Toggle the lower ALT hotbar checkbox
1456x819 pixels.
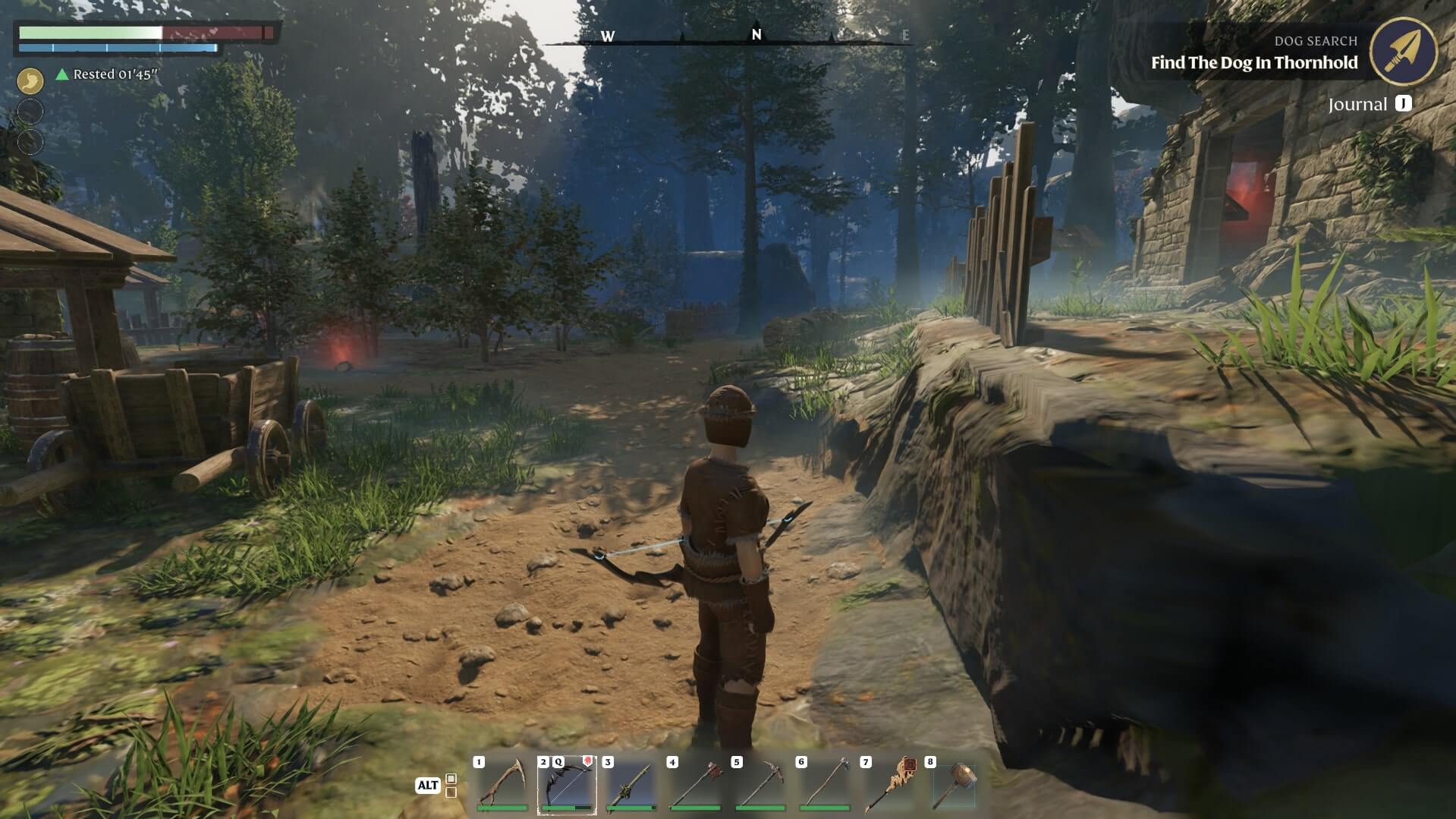coord(451,791)
